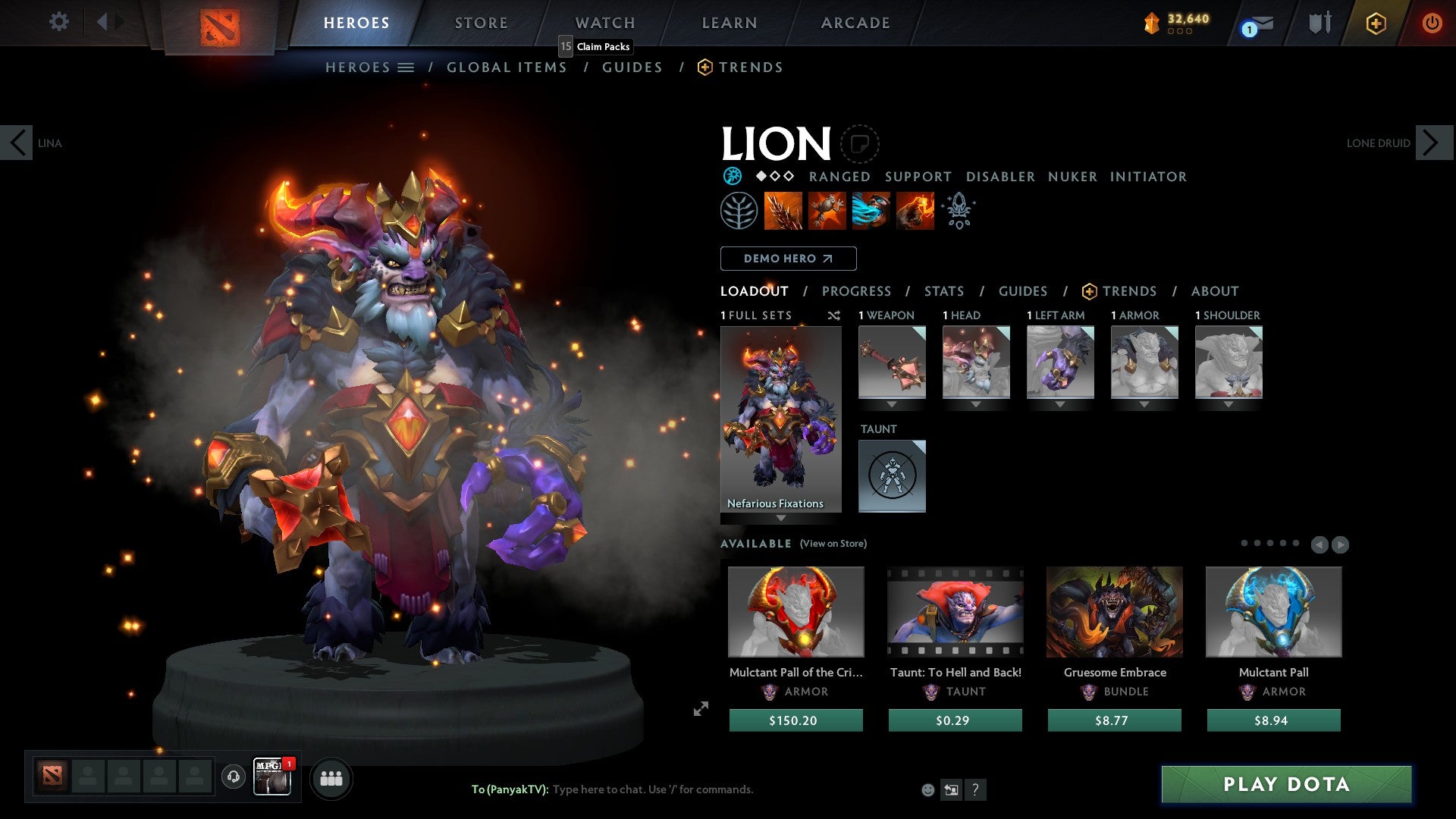Click the Finger of Death ability icon
1456x819 pixels.
coord(915,211)
